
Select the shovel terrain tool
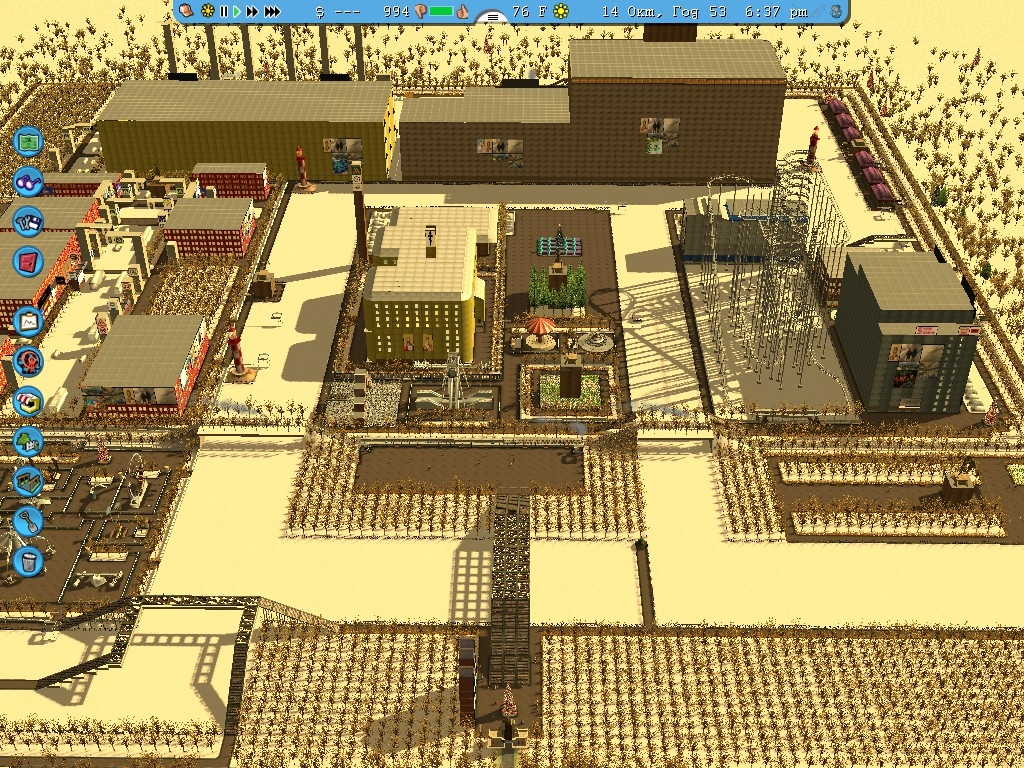28,521
